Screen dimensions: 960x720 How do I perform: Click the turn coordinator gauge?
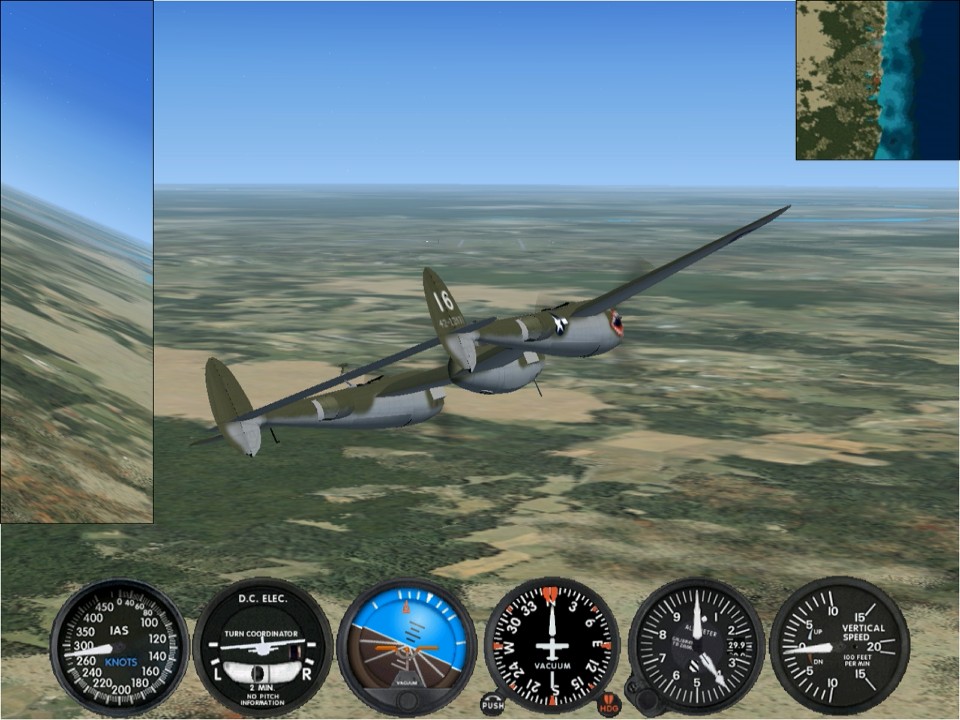click(262, 646)
